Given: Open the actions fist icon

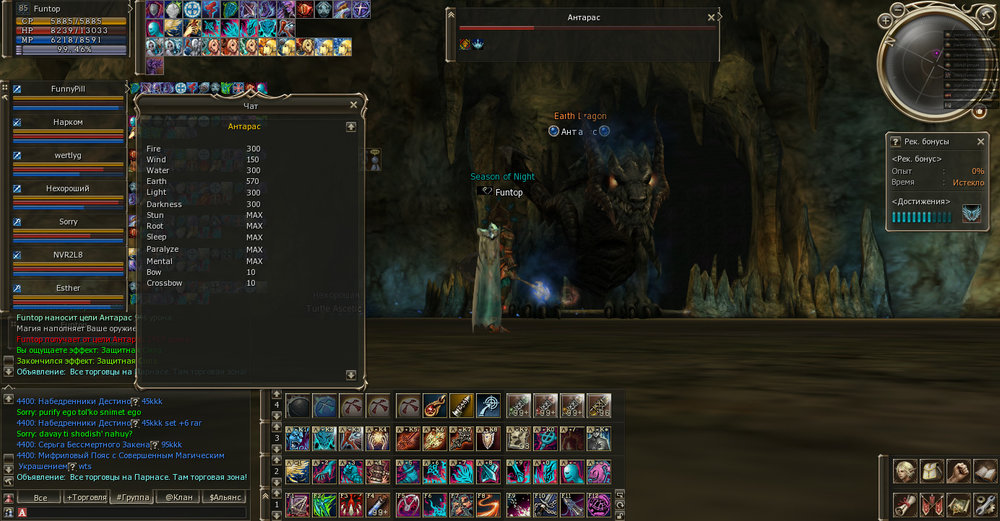Looking at the screenshot, I should tap(958, 470).
